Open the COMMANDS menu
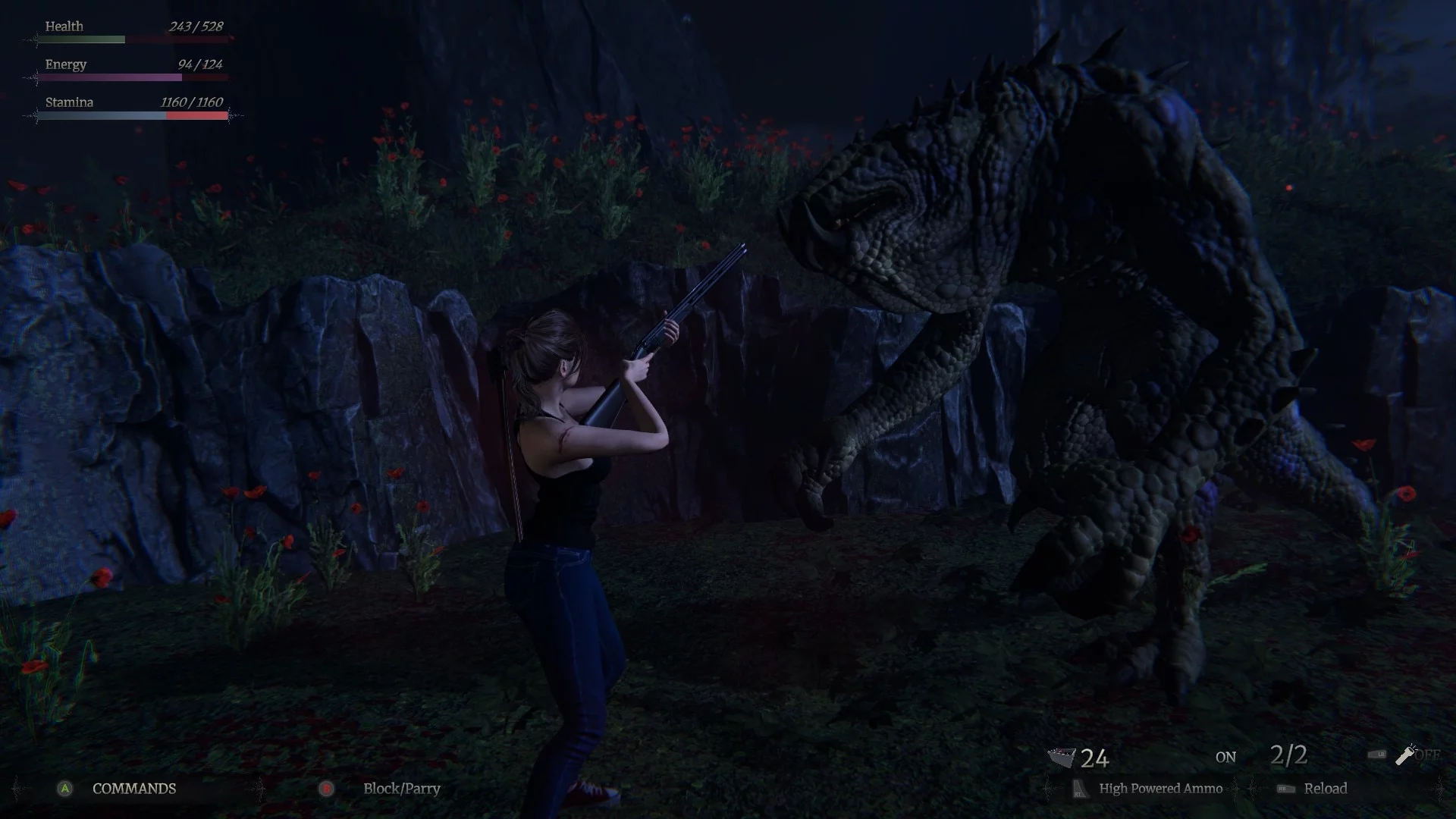The height and width of the screenshot is (819, 1456). [x=133, y=789]
